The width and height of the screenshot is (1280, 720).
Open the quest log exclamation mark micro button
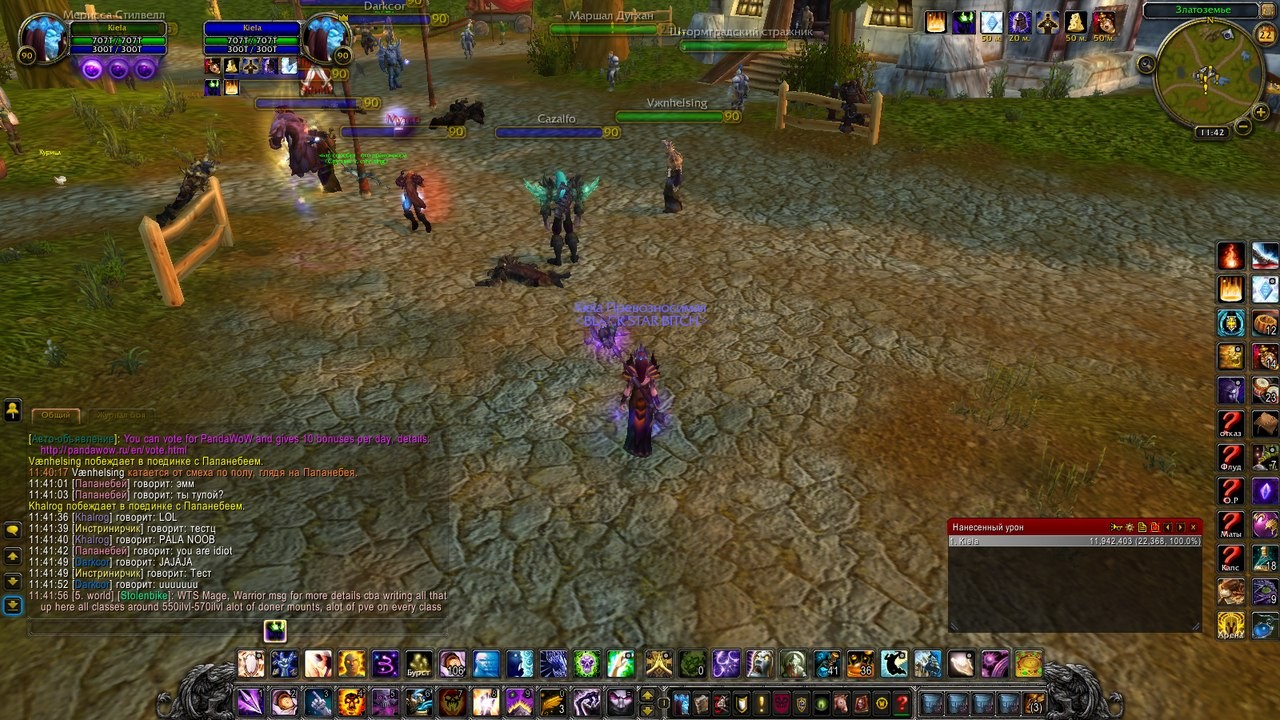761,703
